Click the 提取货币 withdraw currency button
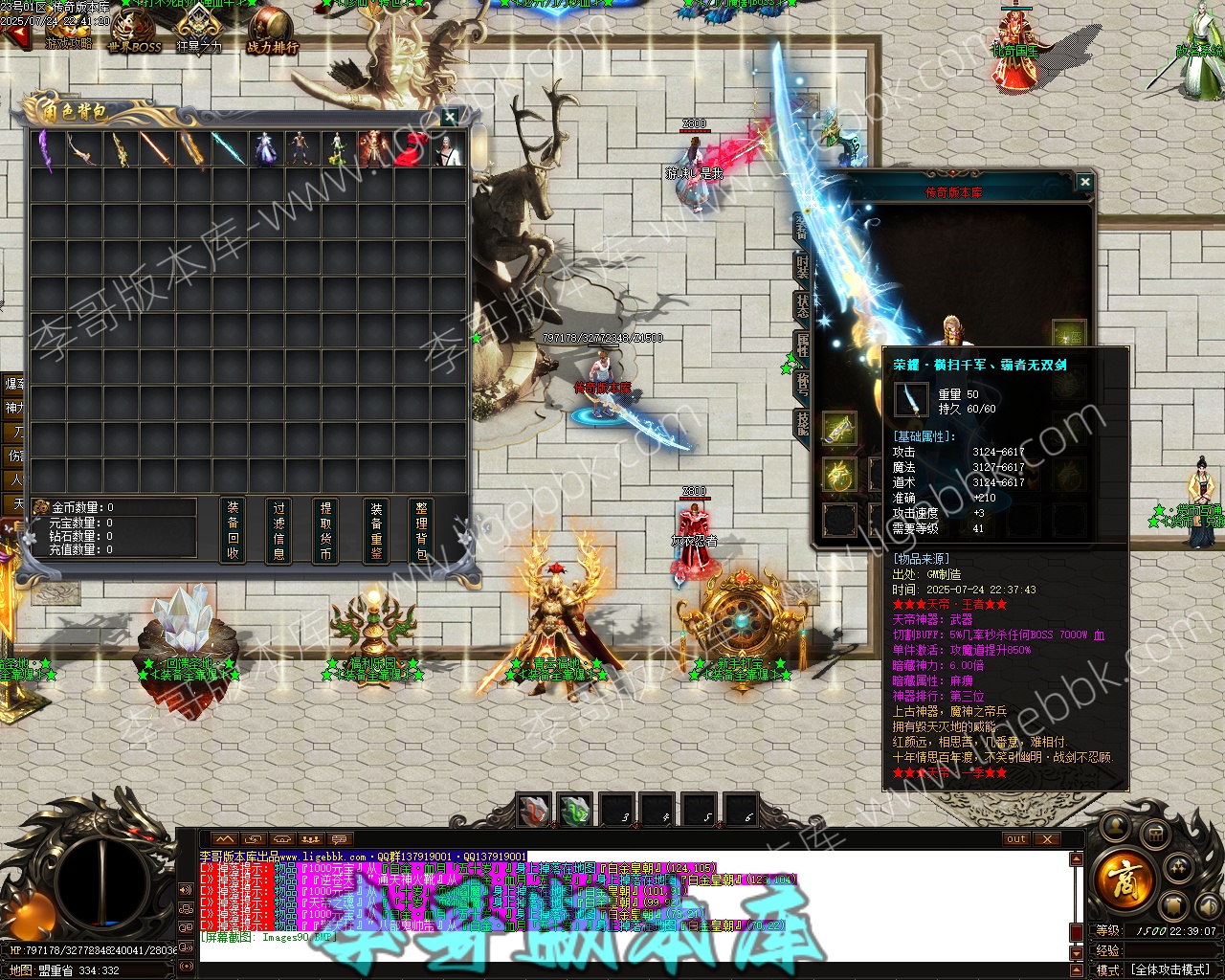1225x980 pixels. [x=325, y=530]
